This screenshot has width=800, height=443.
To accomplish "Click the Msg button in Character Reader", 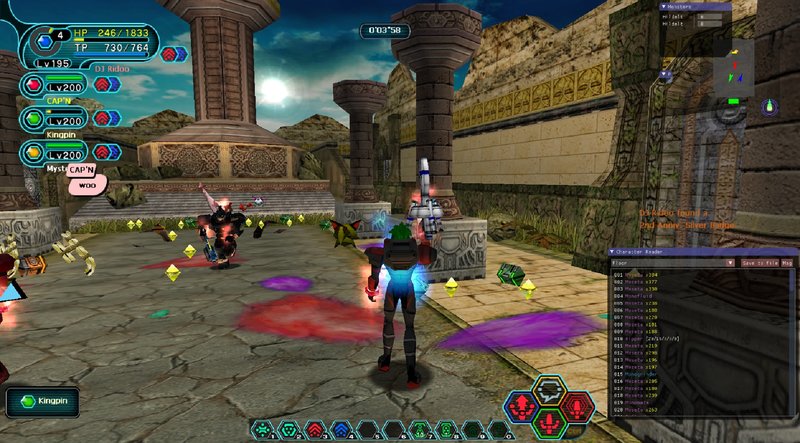I will pos(787,263).
